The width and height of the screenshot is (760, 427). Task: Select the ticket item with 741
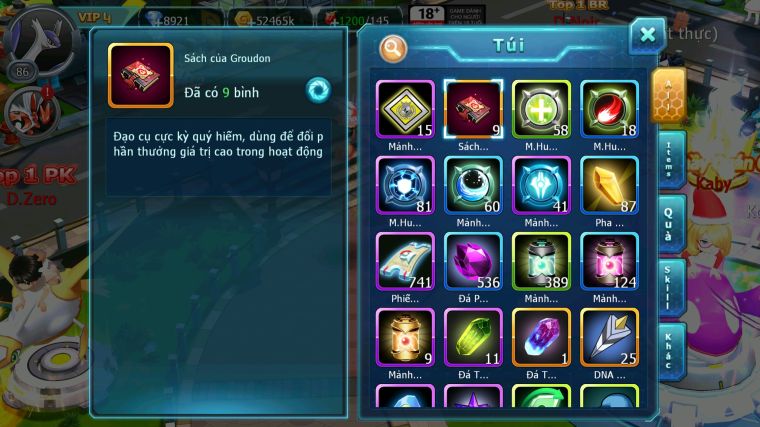[405, 261]
